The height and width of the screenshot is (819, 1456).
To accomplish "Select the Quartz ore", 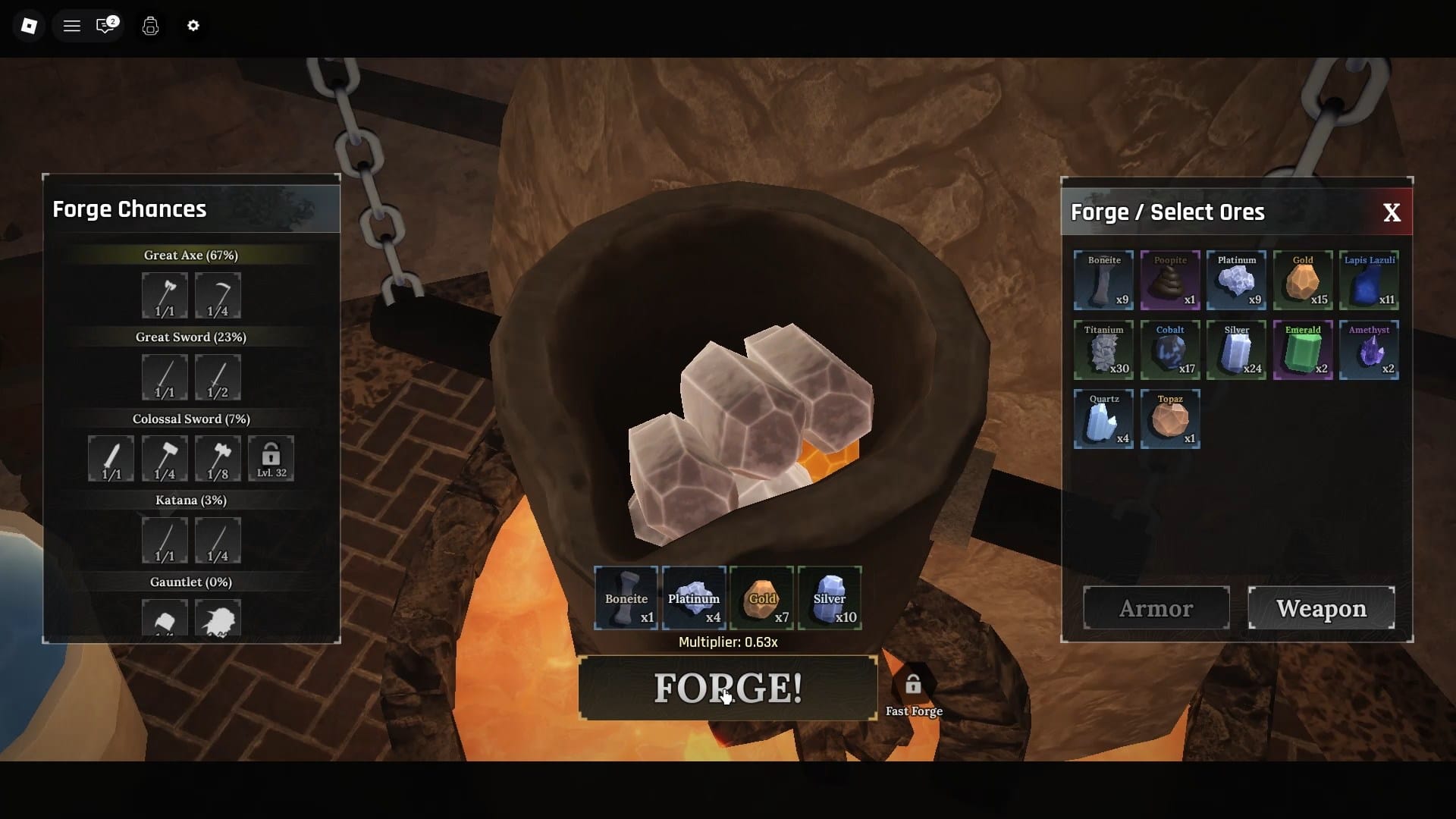I will click(x=1103, y=419).
